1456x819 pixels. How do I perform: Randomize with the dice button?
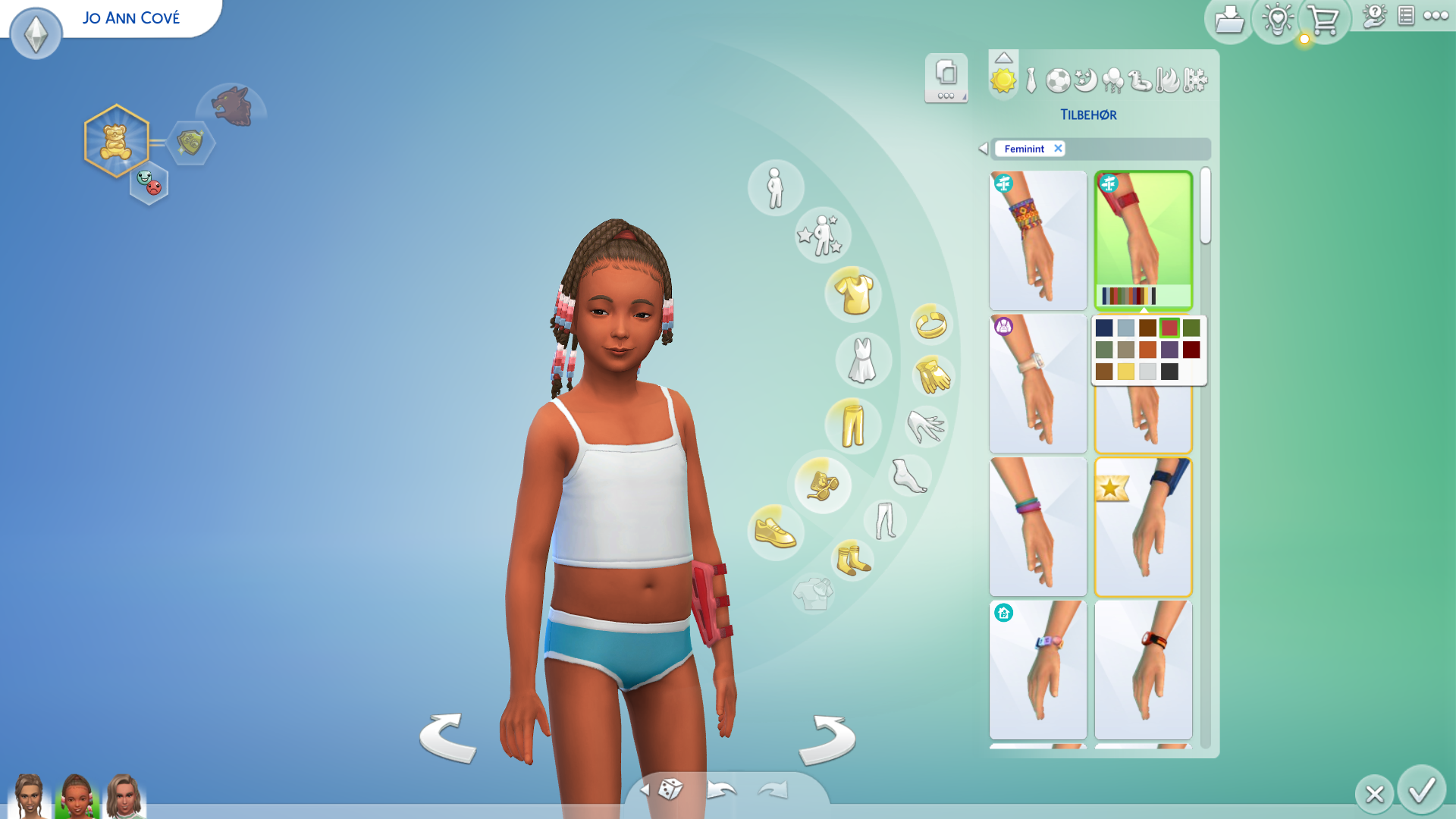670,789
